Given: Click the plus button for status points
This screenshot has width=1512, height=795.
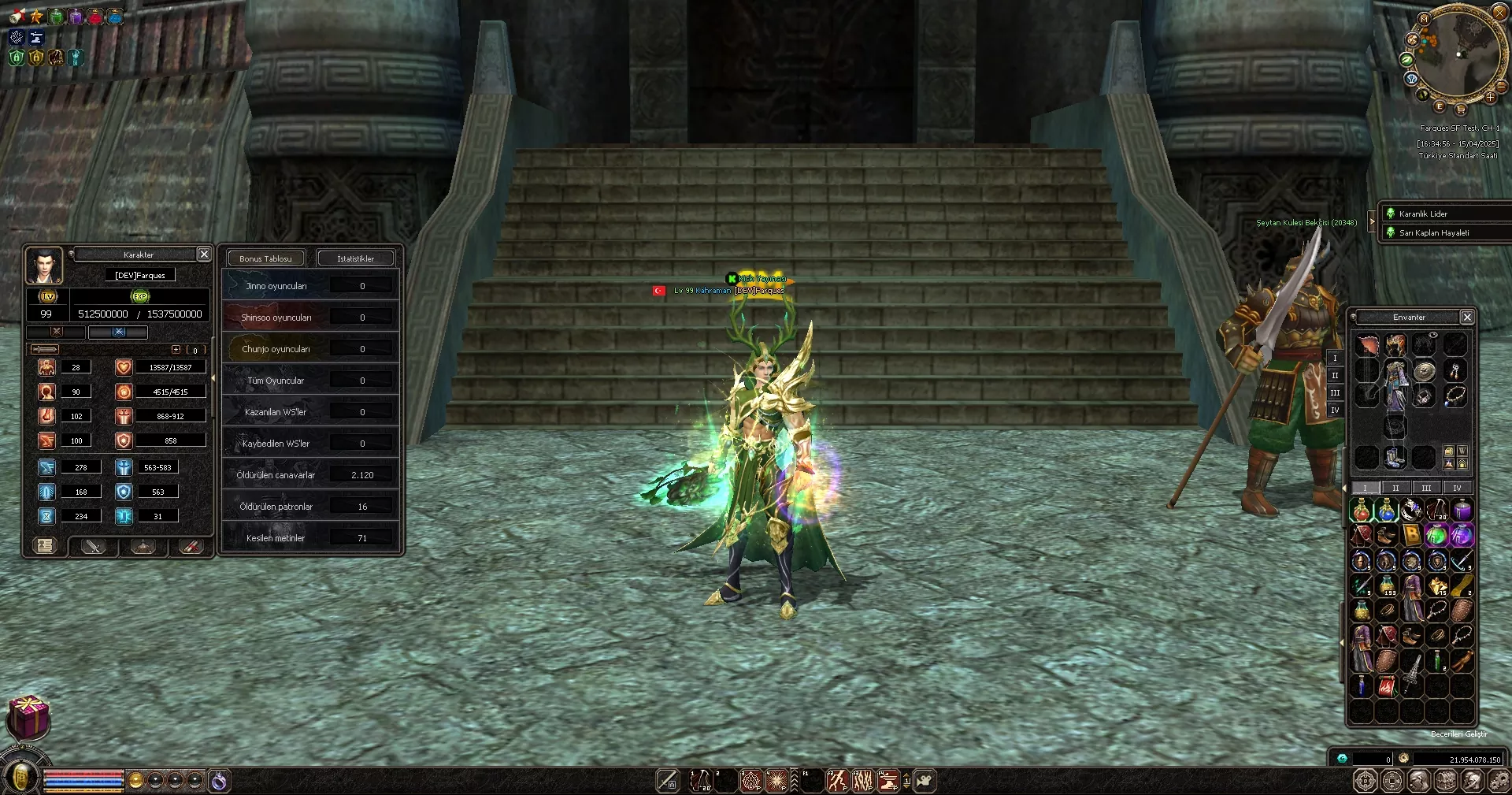Looking at the screenshot, I should (176, 350).
